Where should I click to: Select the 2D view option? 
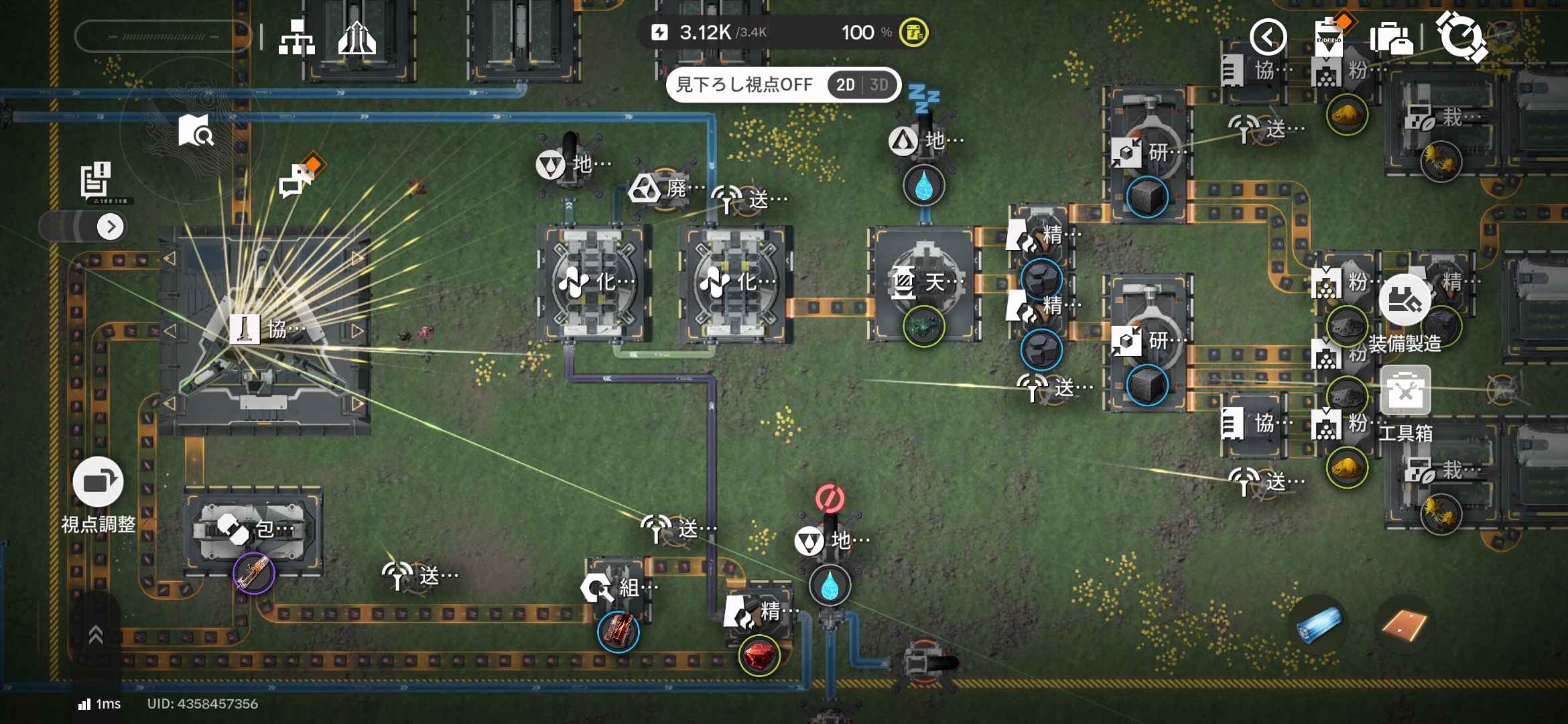(x=846, y=85)
